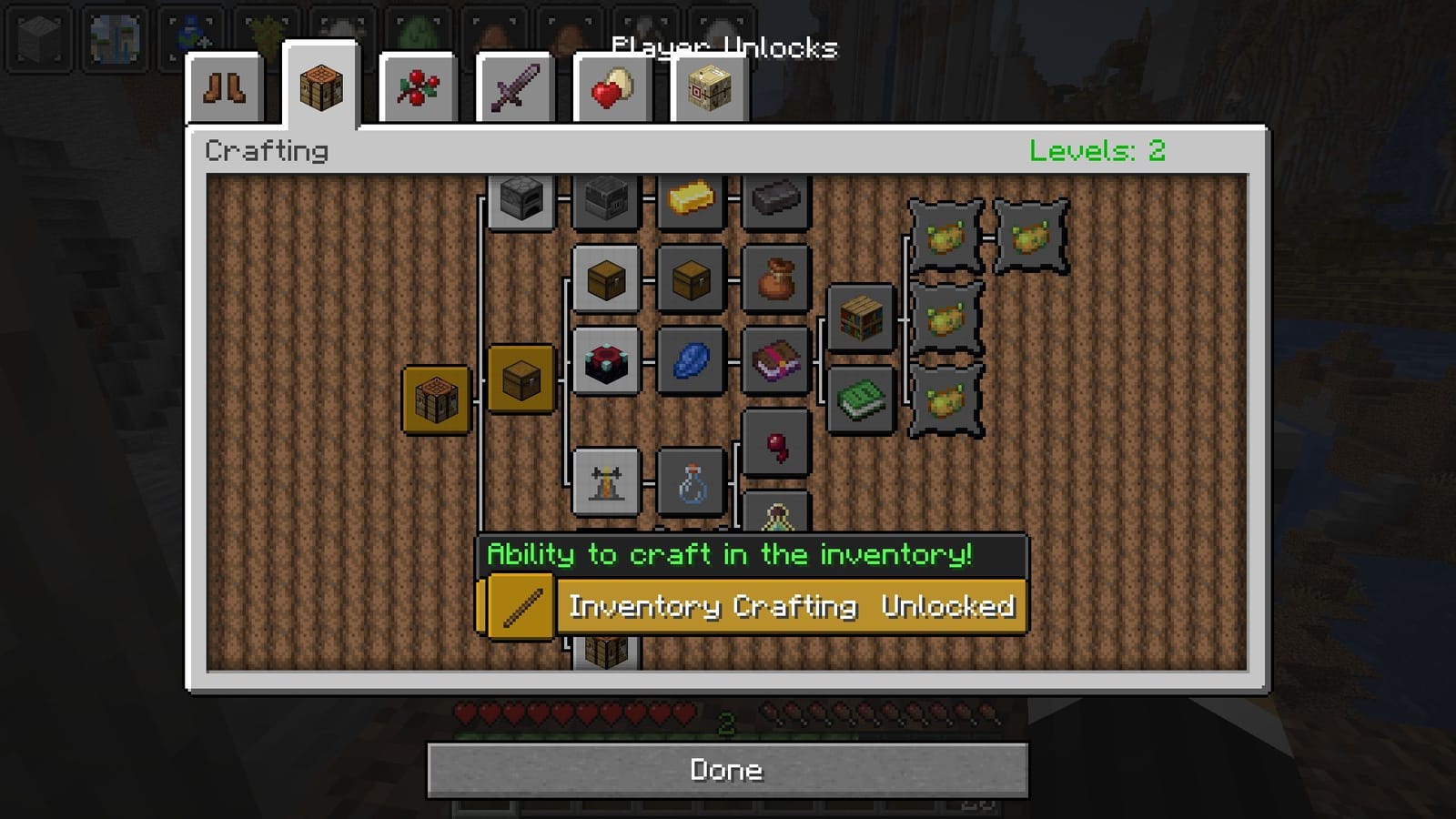Image resolution: width=1456 pixels, height=819 pixels.
Task: Click the brewing stand skill node
Action: coord(605,482)
